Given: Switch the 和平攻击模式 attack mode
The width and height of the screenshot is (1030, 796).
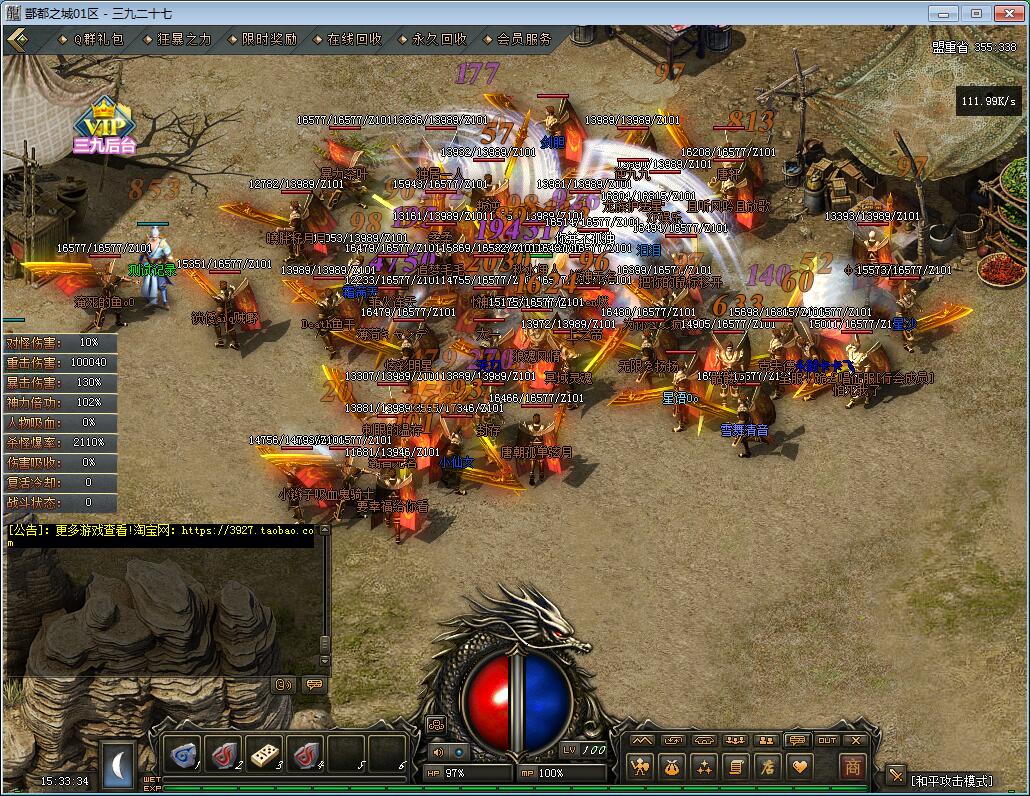Looking at the screenshot, I should (x=950, y=780).
